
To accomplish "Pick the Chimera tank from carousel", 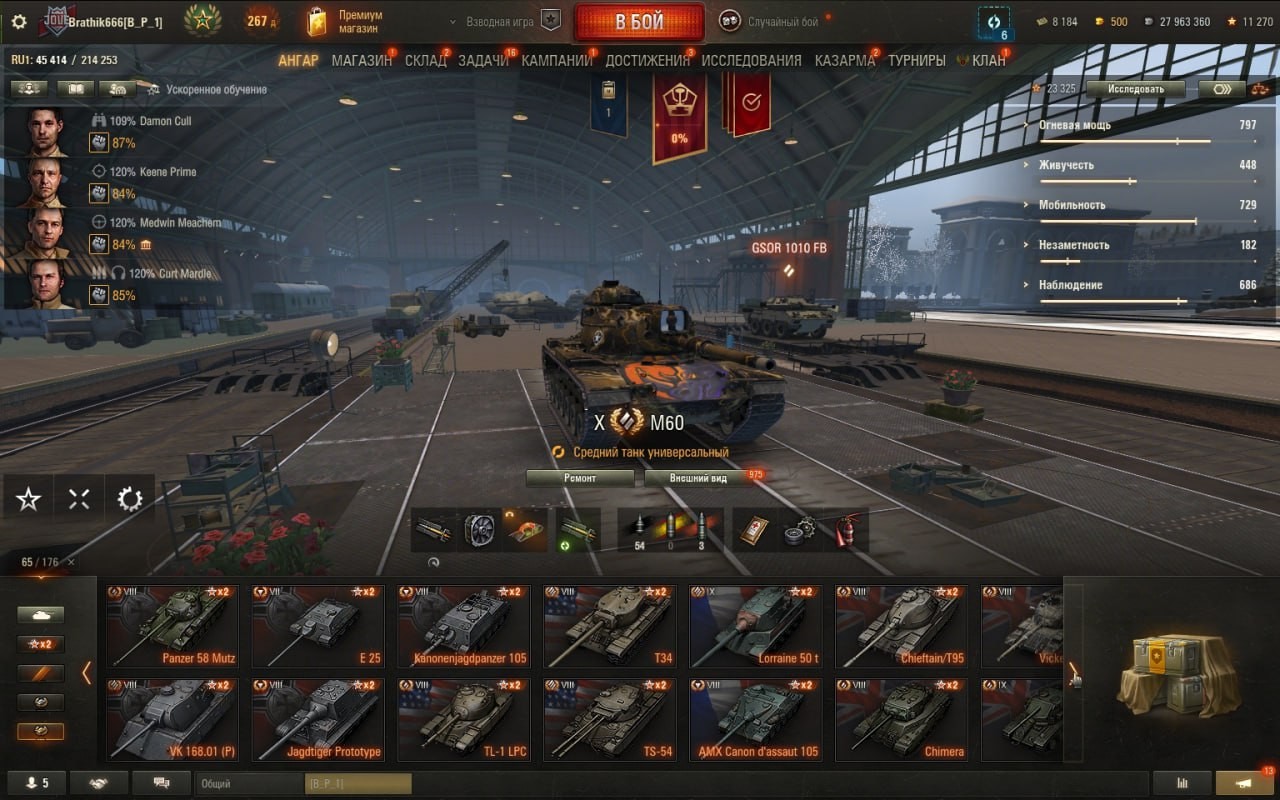I will (x=902, y=719).
